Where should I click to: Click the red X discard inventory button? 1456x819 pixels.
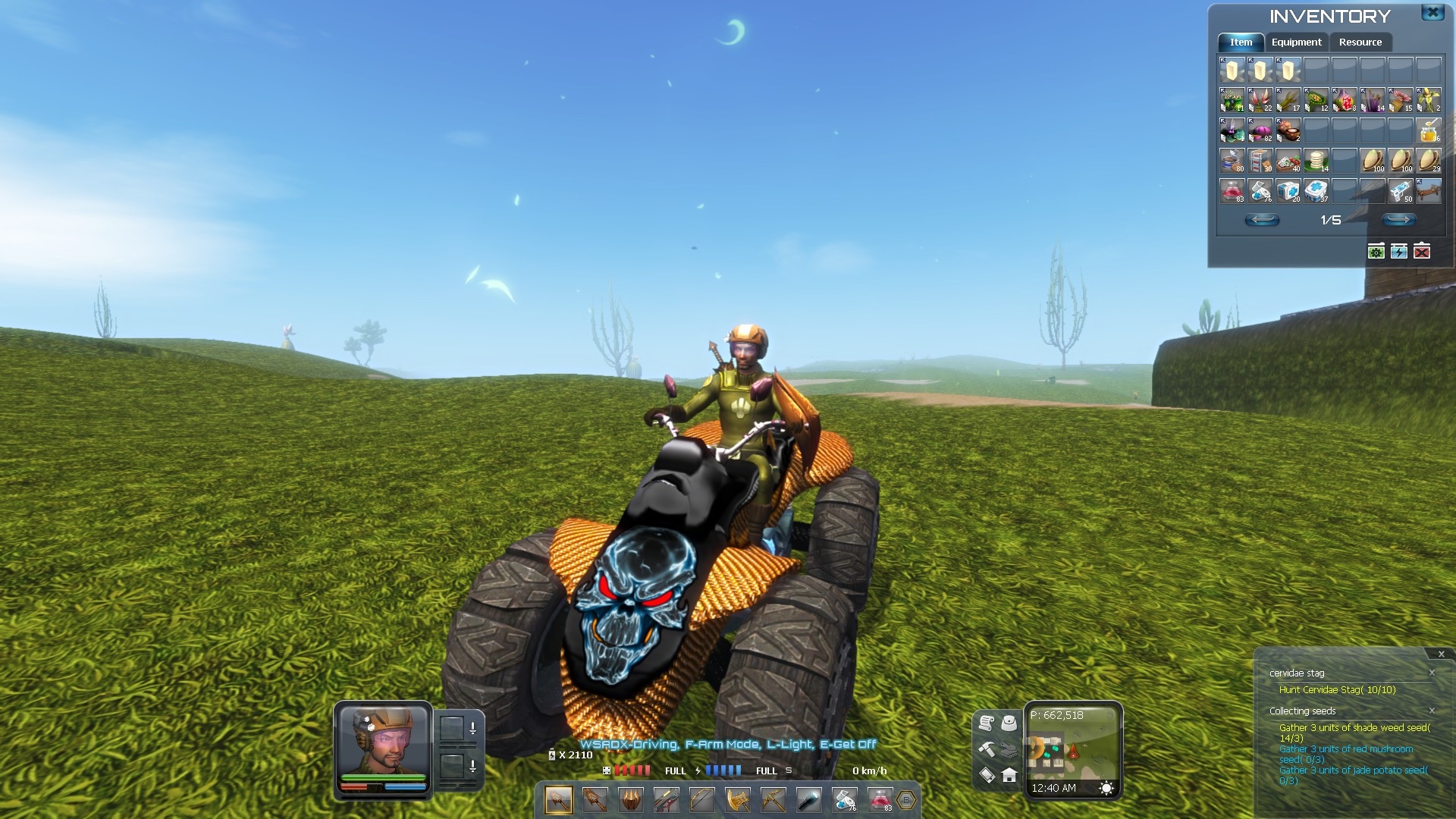tap(1422, 251)
